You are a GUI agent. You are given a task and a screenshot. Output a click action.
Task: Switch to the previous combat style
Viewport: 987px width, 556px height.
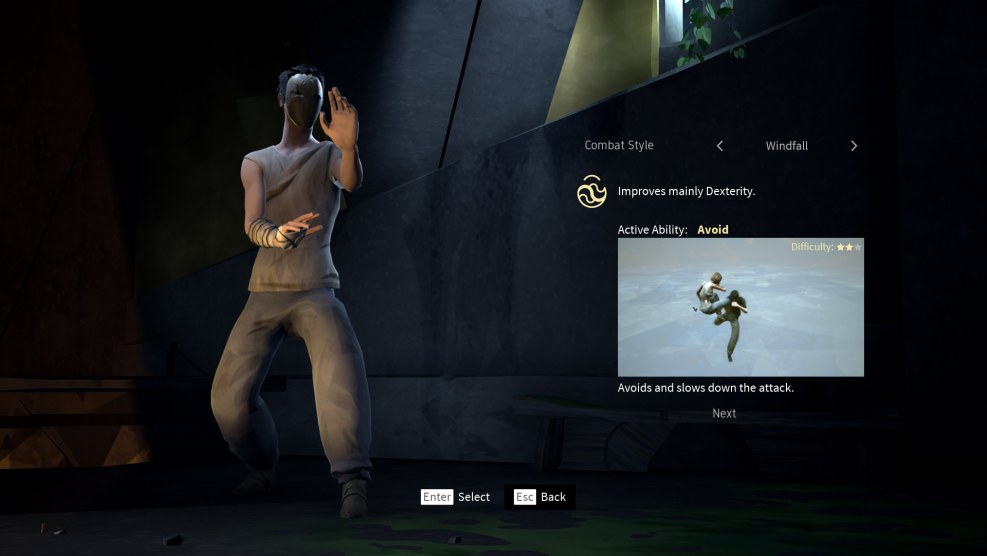tap(720, 146)
